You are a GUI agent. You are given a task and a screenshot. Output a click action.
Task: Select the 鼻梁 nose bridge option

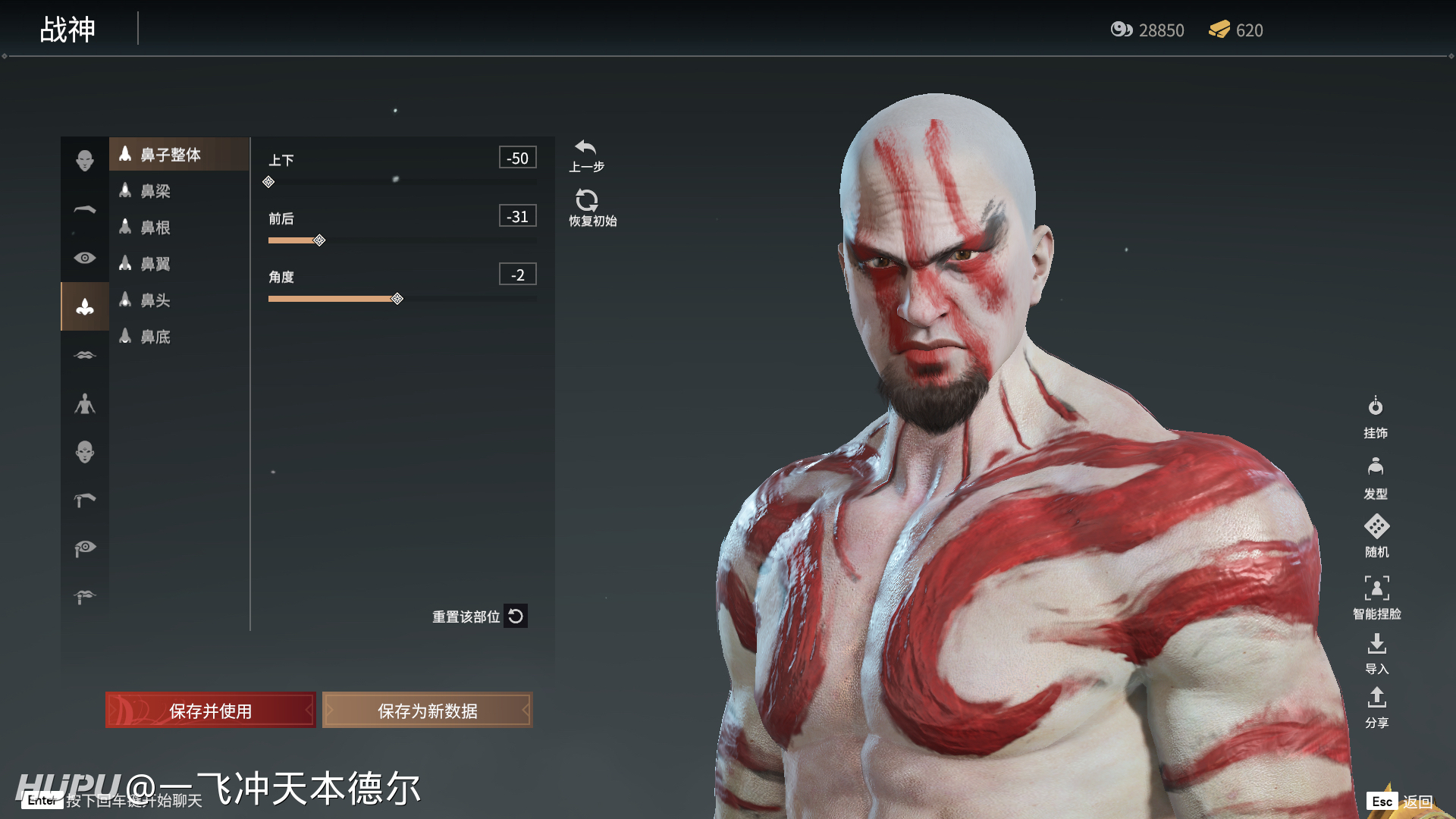[x=155, y=191]
